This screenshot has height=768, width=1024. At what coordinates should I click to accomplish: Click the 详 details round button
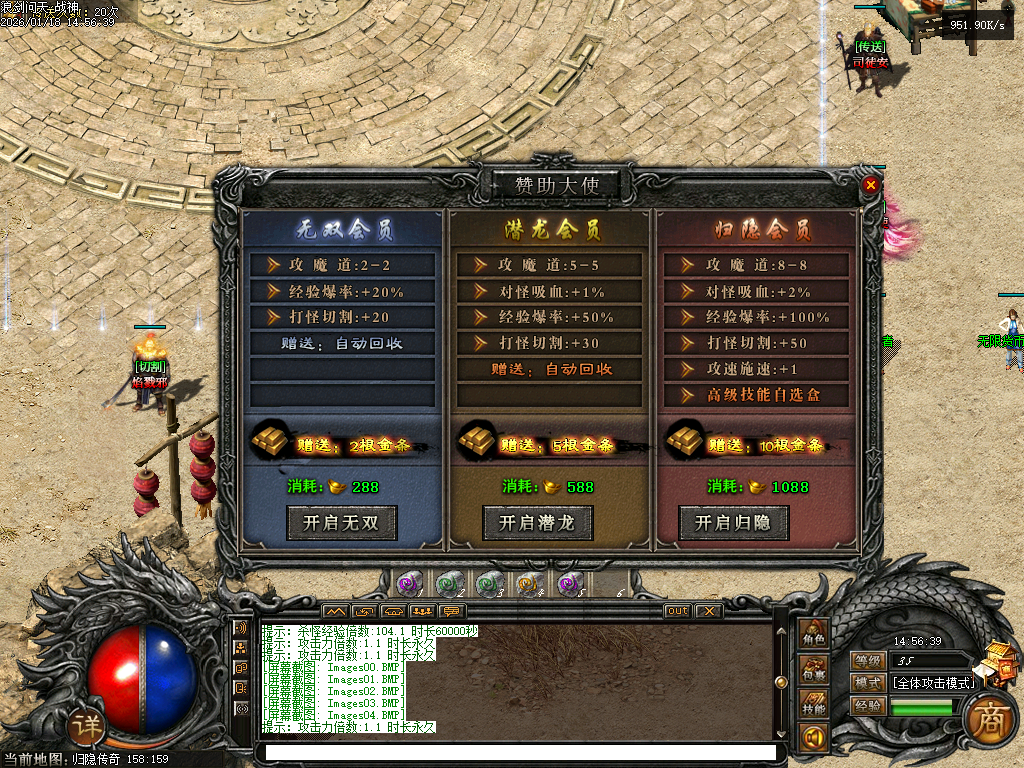(x=88, y=726)
